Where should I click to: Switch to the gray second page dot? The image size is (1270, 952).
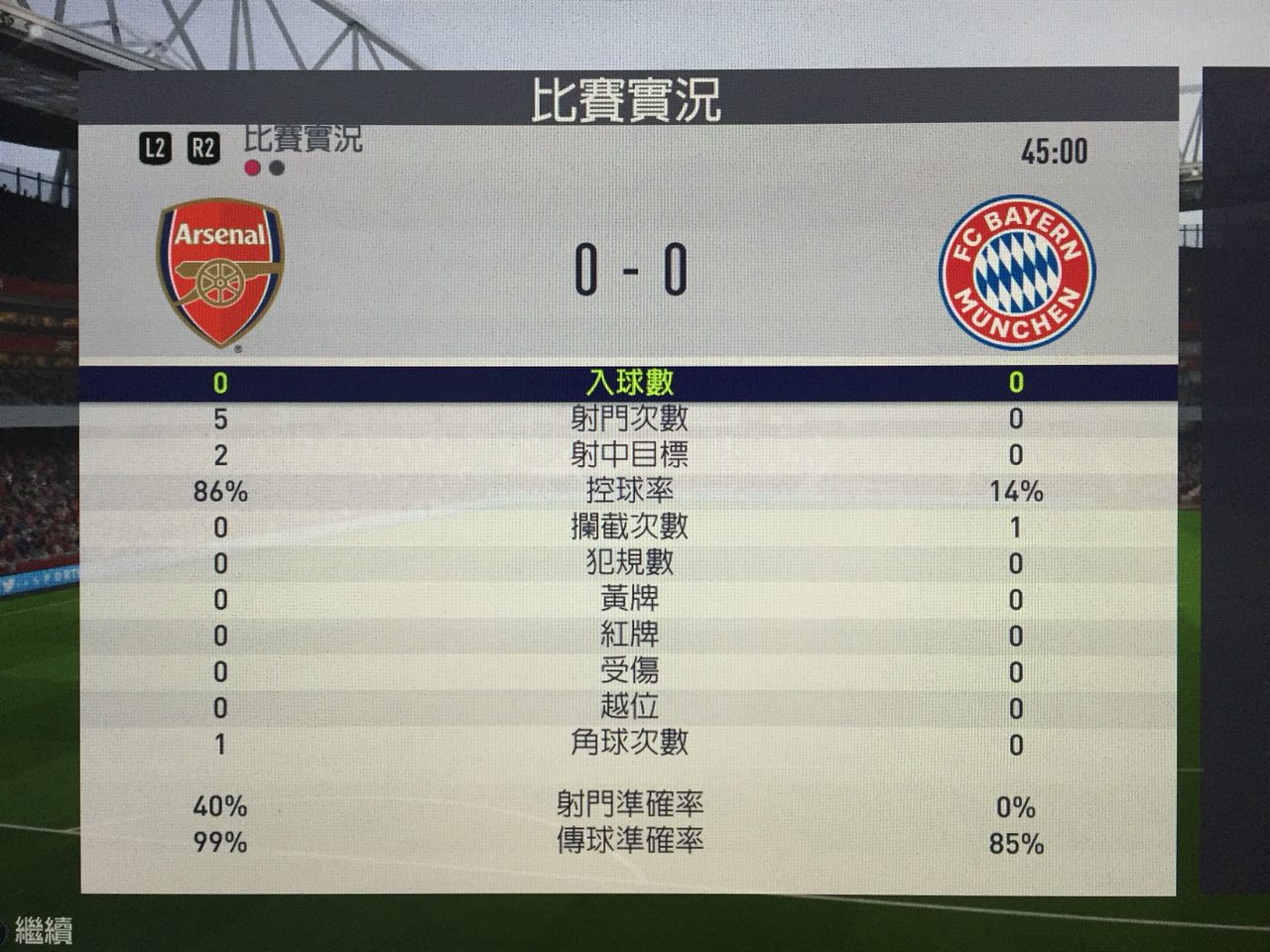tap(277, 168)
